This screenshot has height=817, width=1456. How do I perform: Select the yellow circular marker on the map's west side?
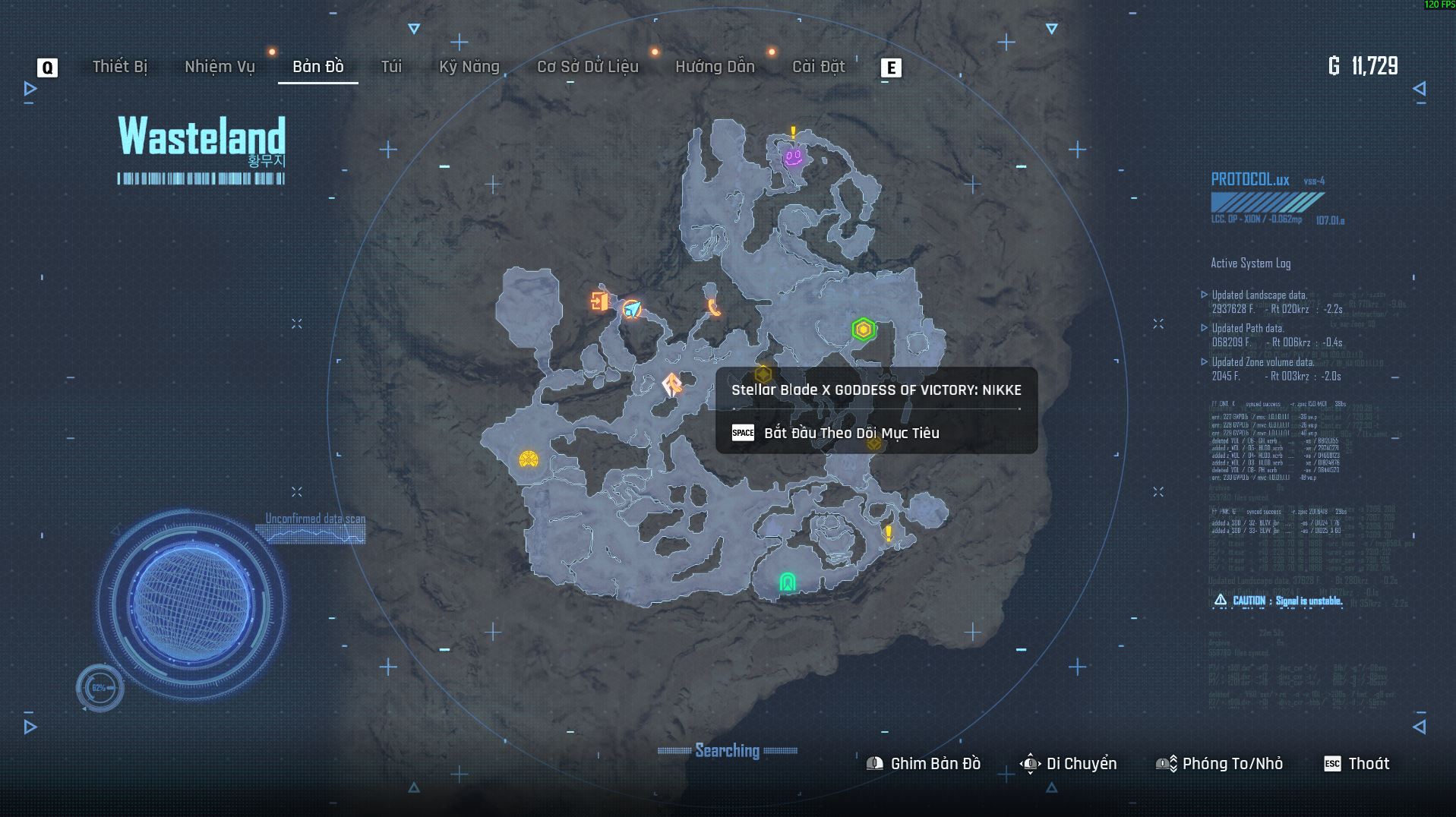click(529, 459)
